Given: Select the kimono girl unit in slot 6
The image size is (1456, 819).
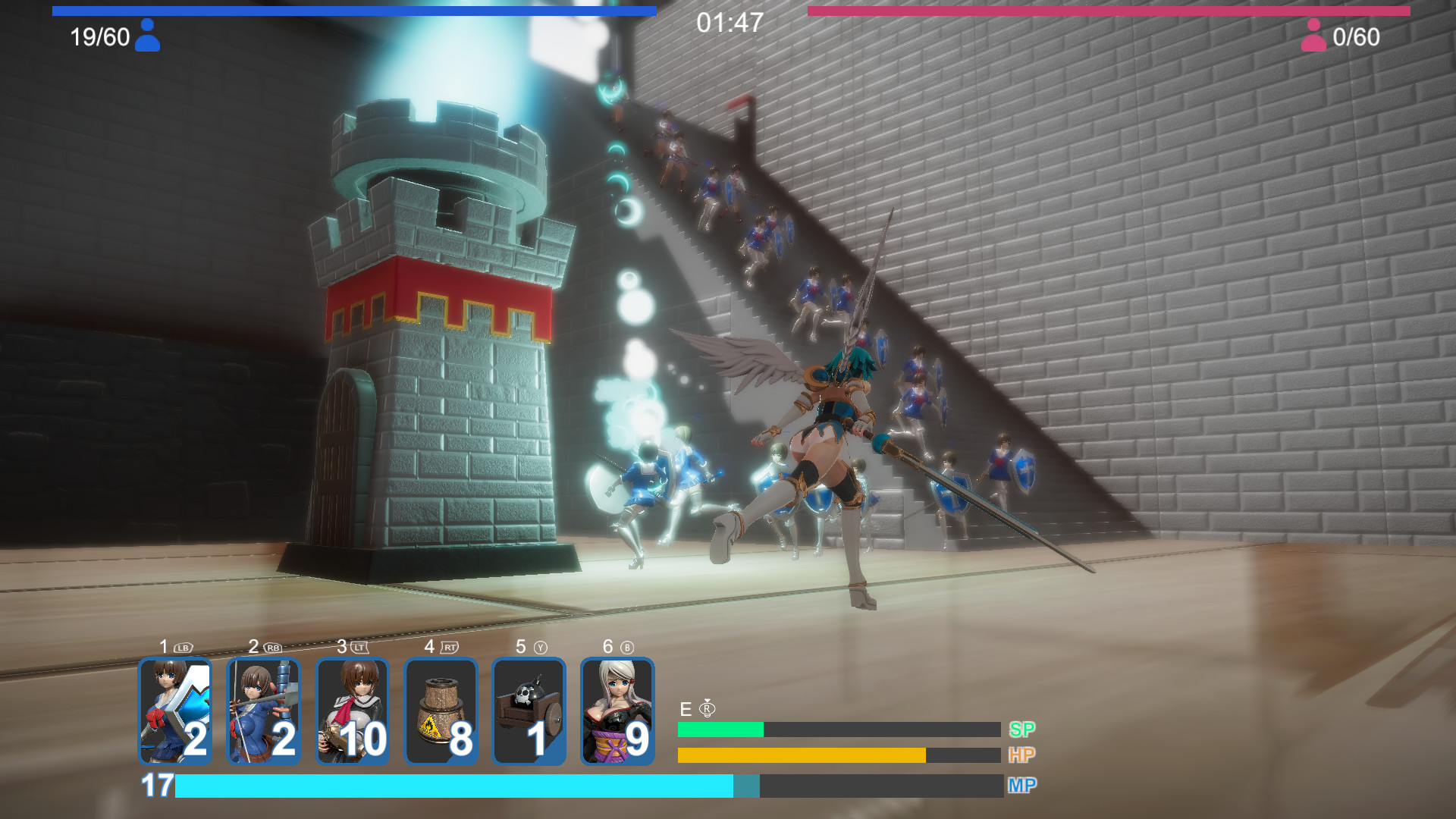Looking at the screenshot, I should pyautogui.click(x=618, y=711).
